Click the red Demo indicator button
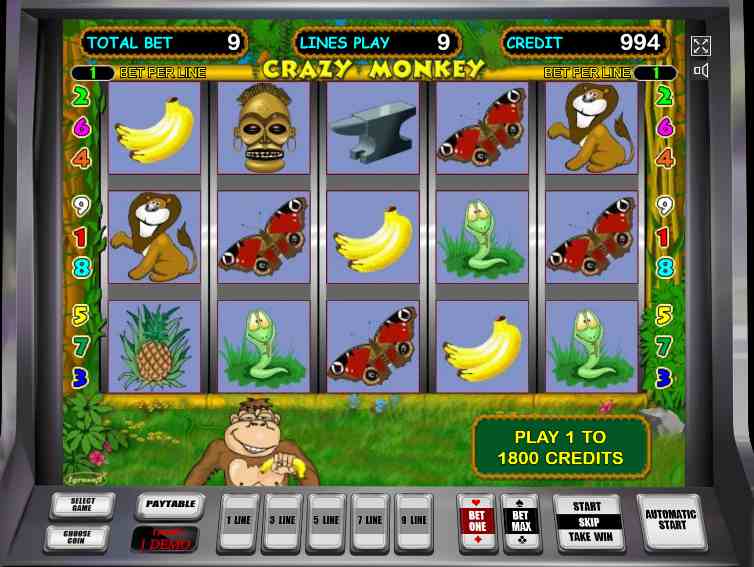 coord(166,539)
